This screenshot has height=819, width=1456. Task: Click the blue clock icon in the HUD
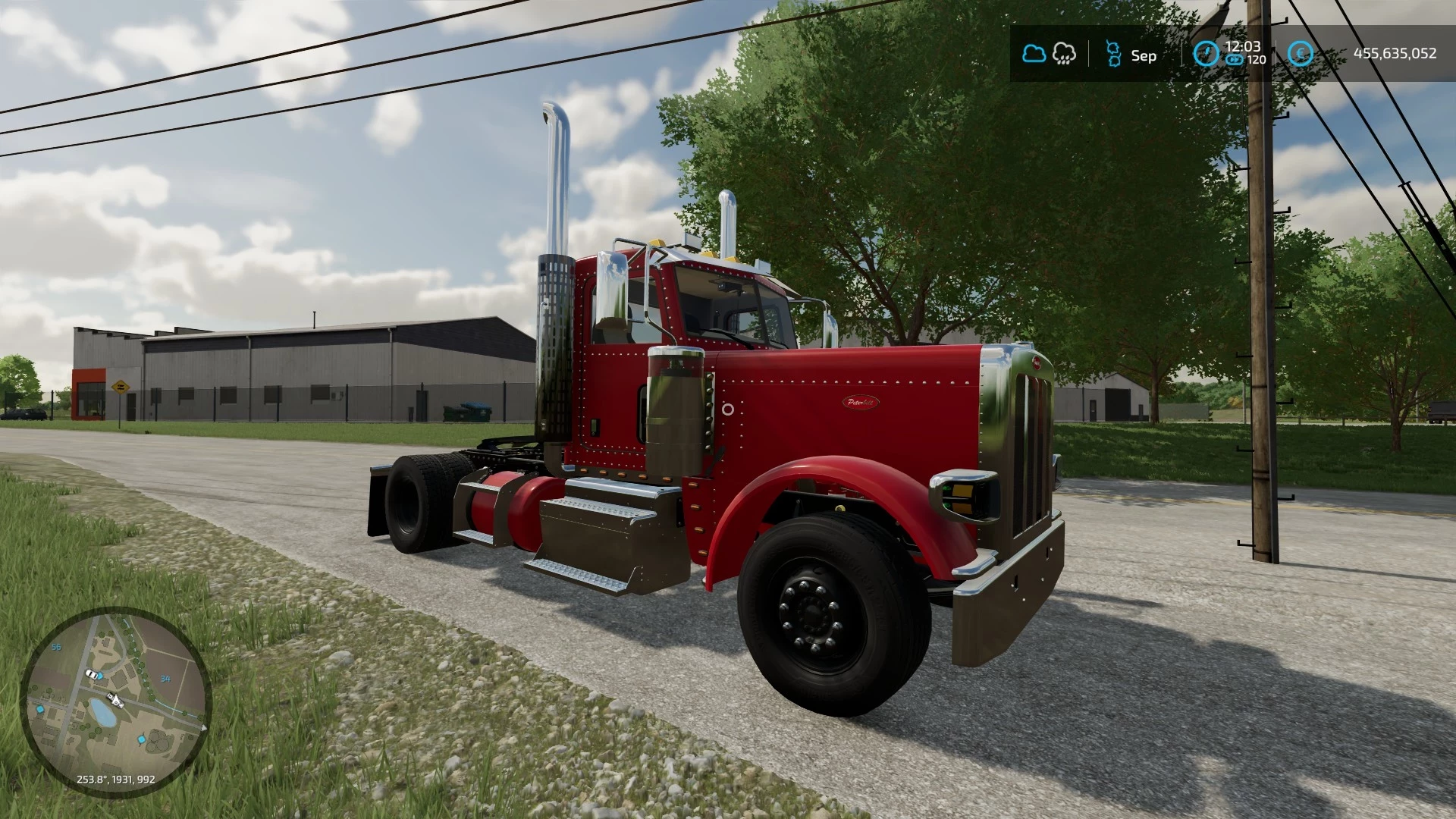click(x=1207, y=53)
